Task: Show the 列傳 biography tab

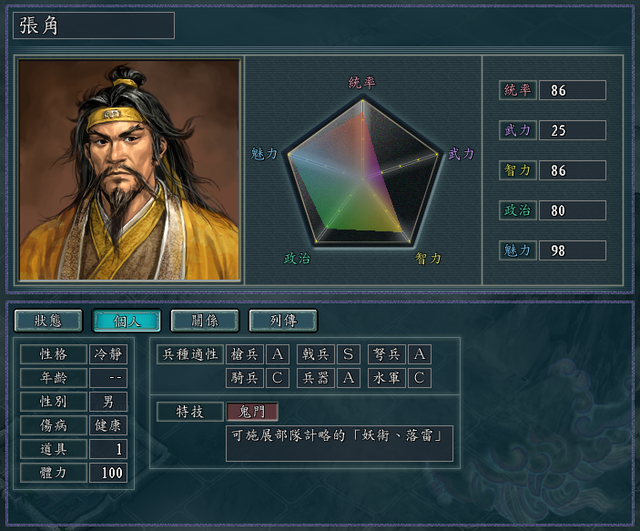Action: click(283, 320)
